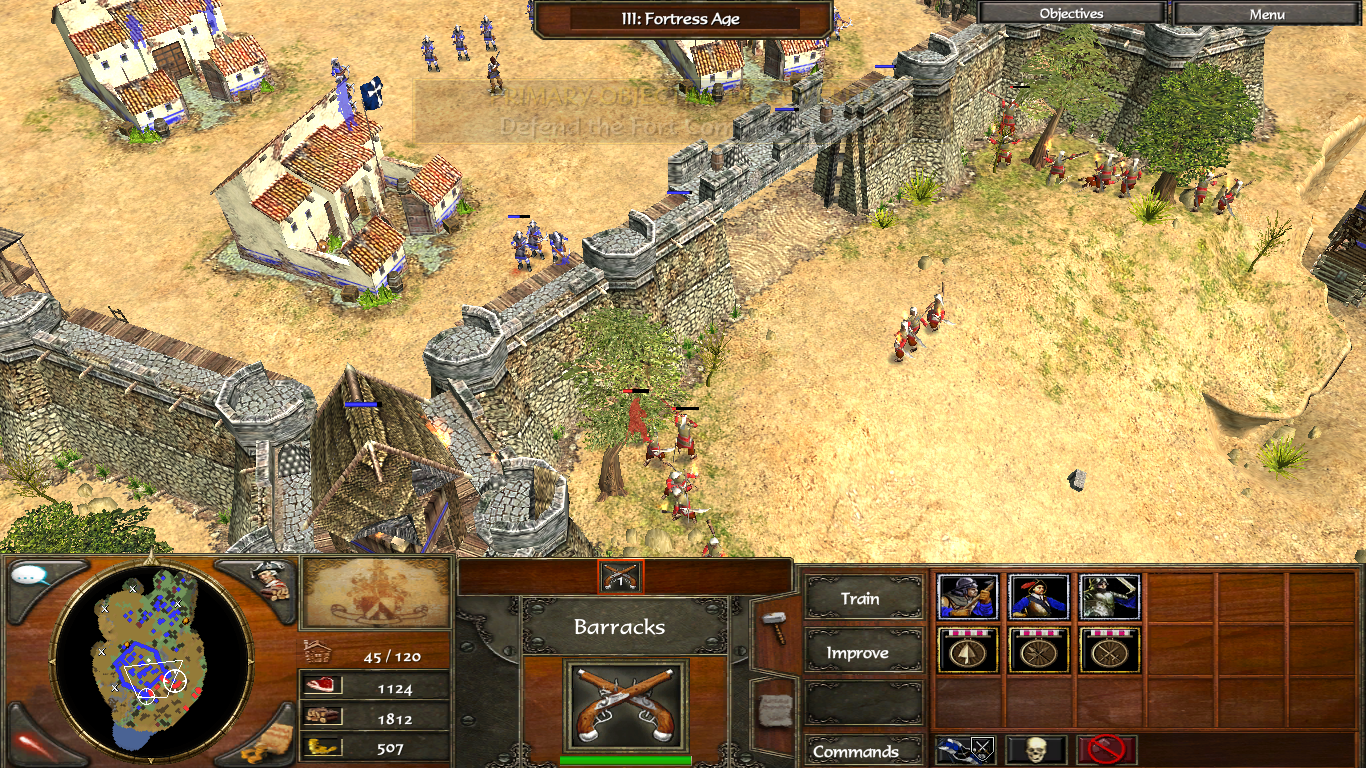This screenshot has height=768, width=1366.
Task: Open the game Menu
Action: [x=1267, y=14]
